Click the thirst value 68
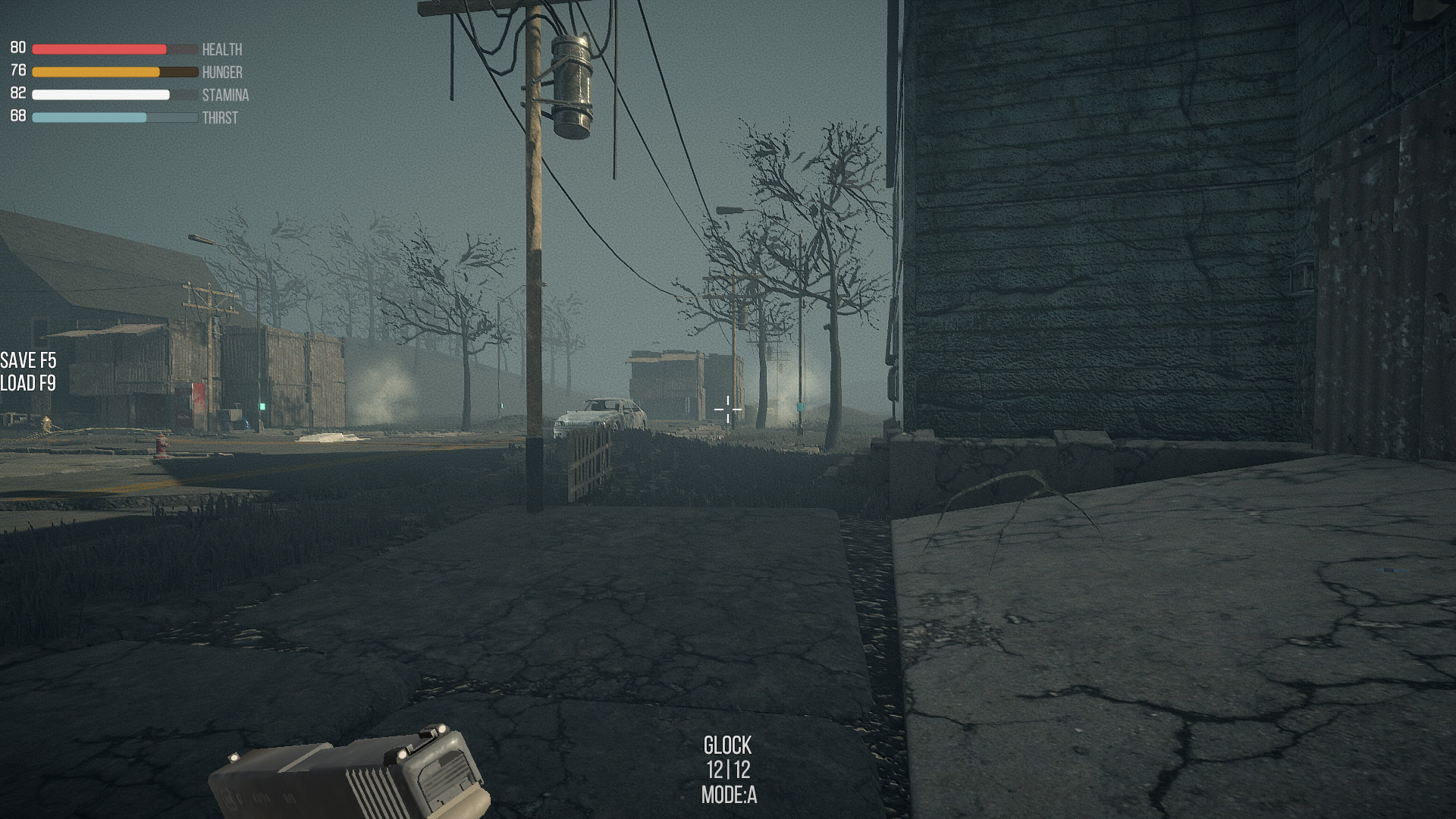The image size is (1456, 819). pyautogui.click(x=17, y=116)
